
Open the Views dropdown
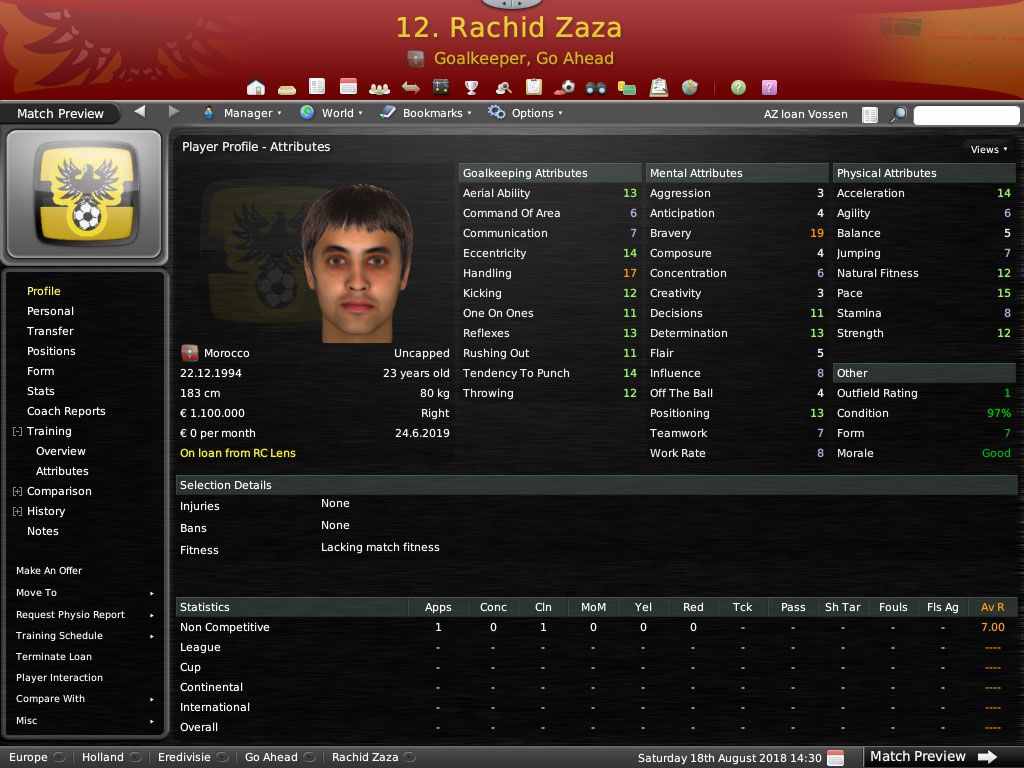coord(988,149)
